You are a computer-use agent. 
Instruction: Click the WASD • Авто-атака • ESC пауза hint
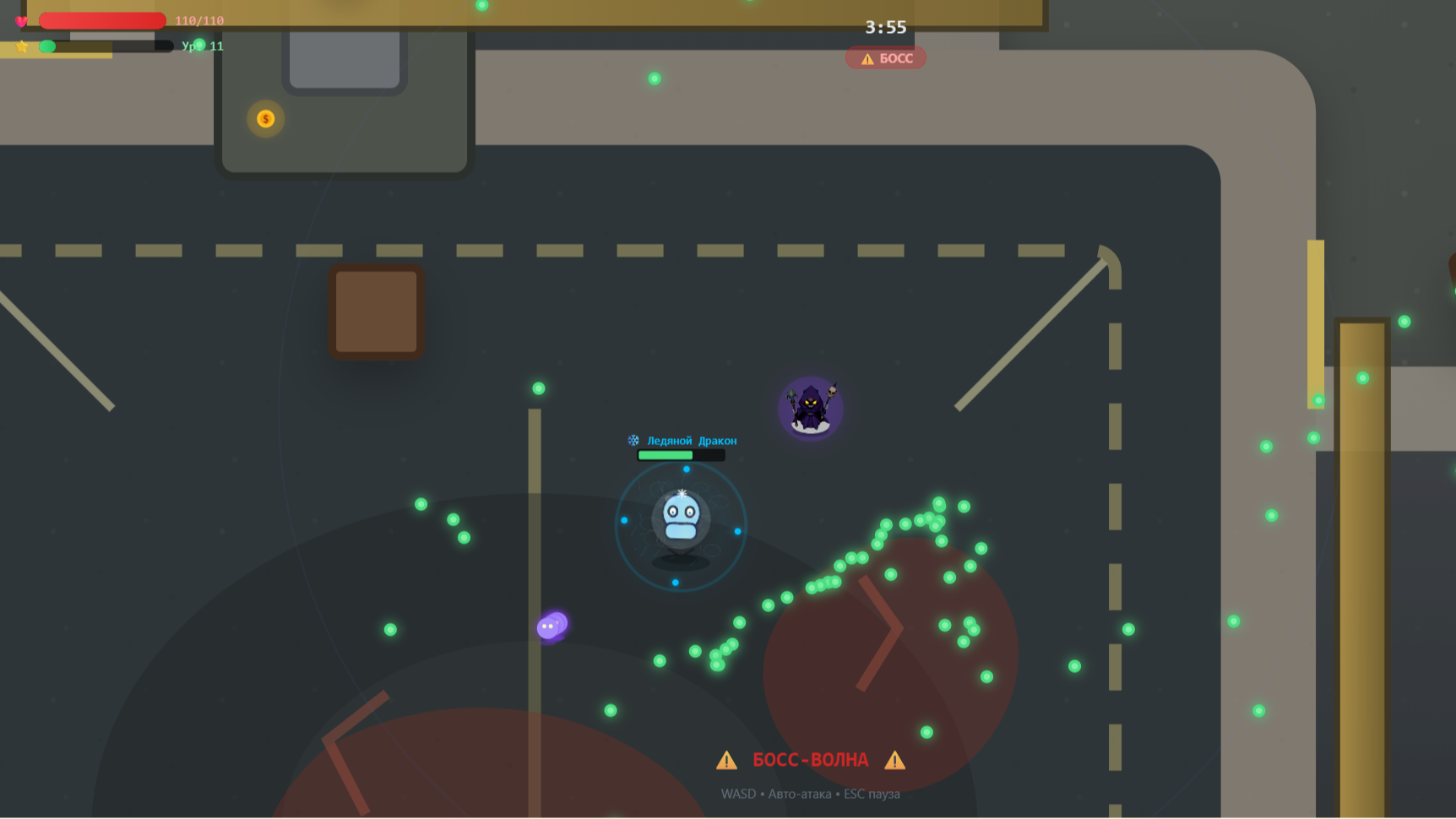click(811, 793)
